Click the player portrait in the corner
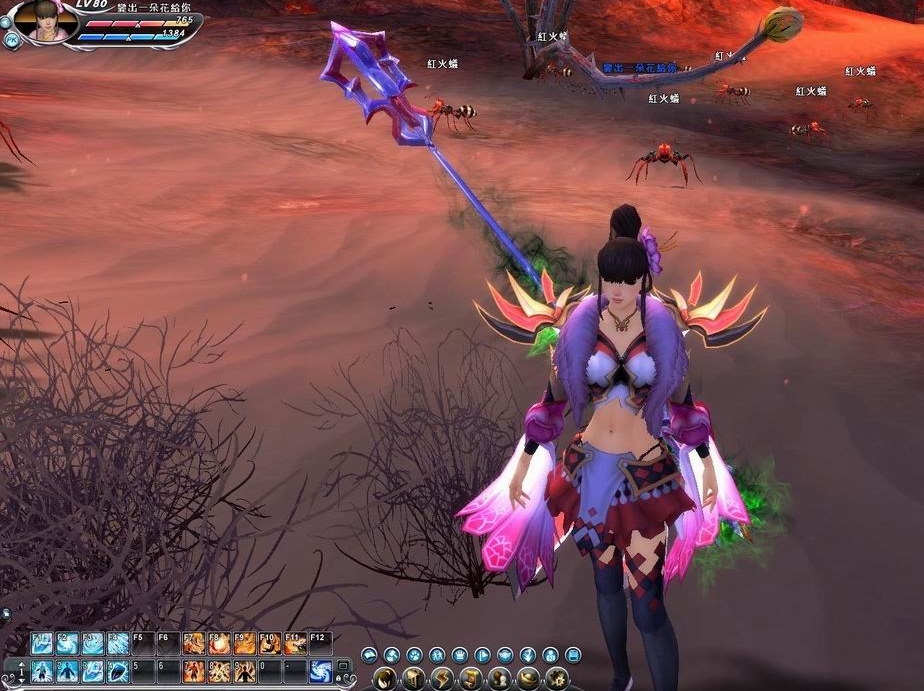The height and width of the screenshot is (691, 924). click(46, 22)
